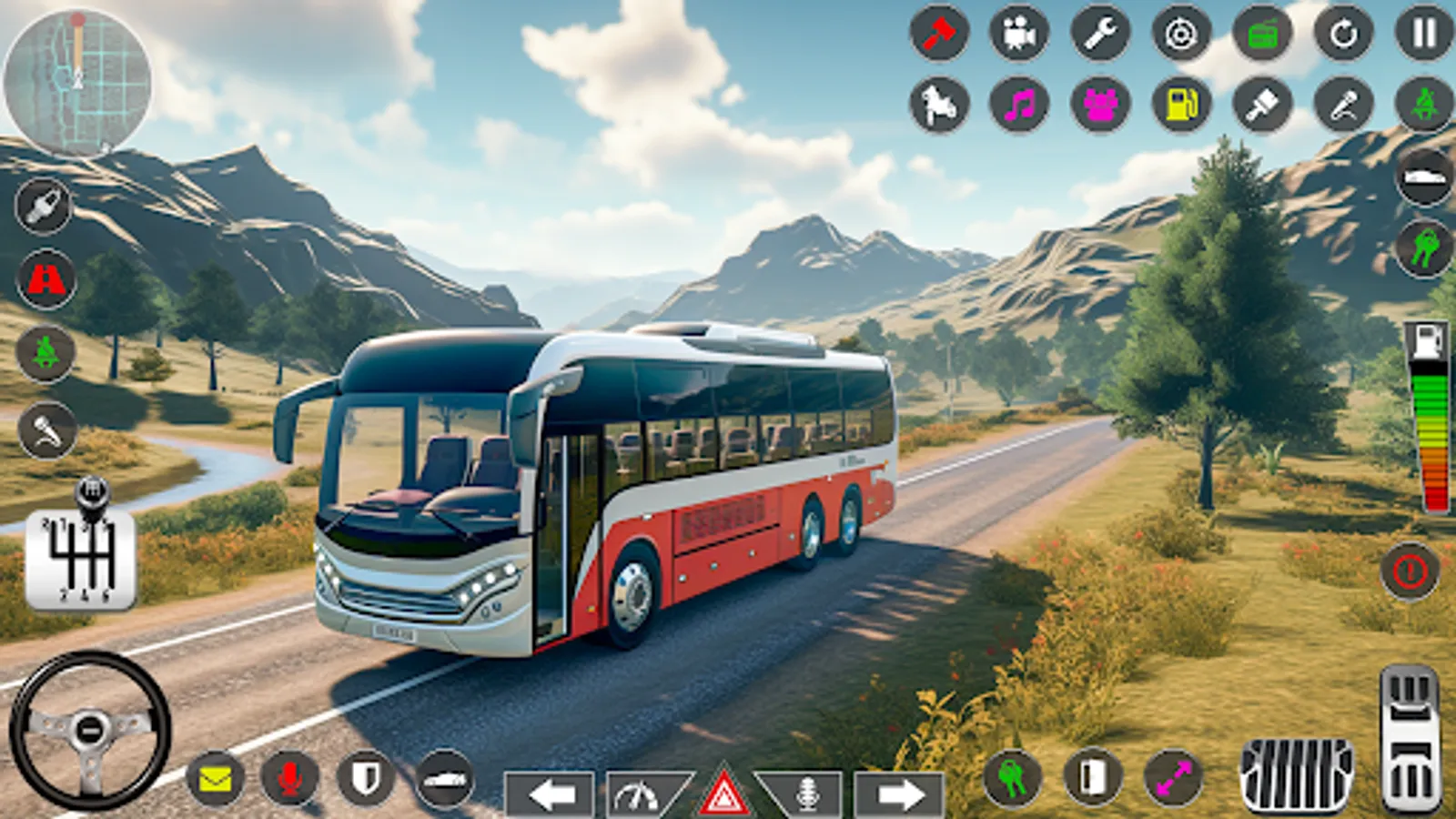
Task: Open the pink passengers group icon
Action: pyautogui.click(x=1100, y=105)
